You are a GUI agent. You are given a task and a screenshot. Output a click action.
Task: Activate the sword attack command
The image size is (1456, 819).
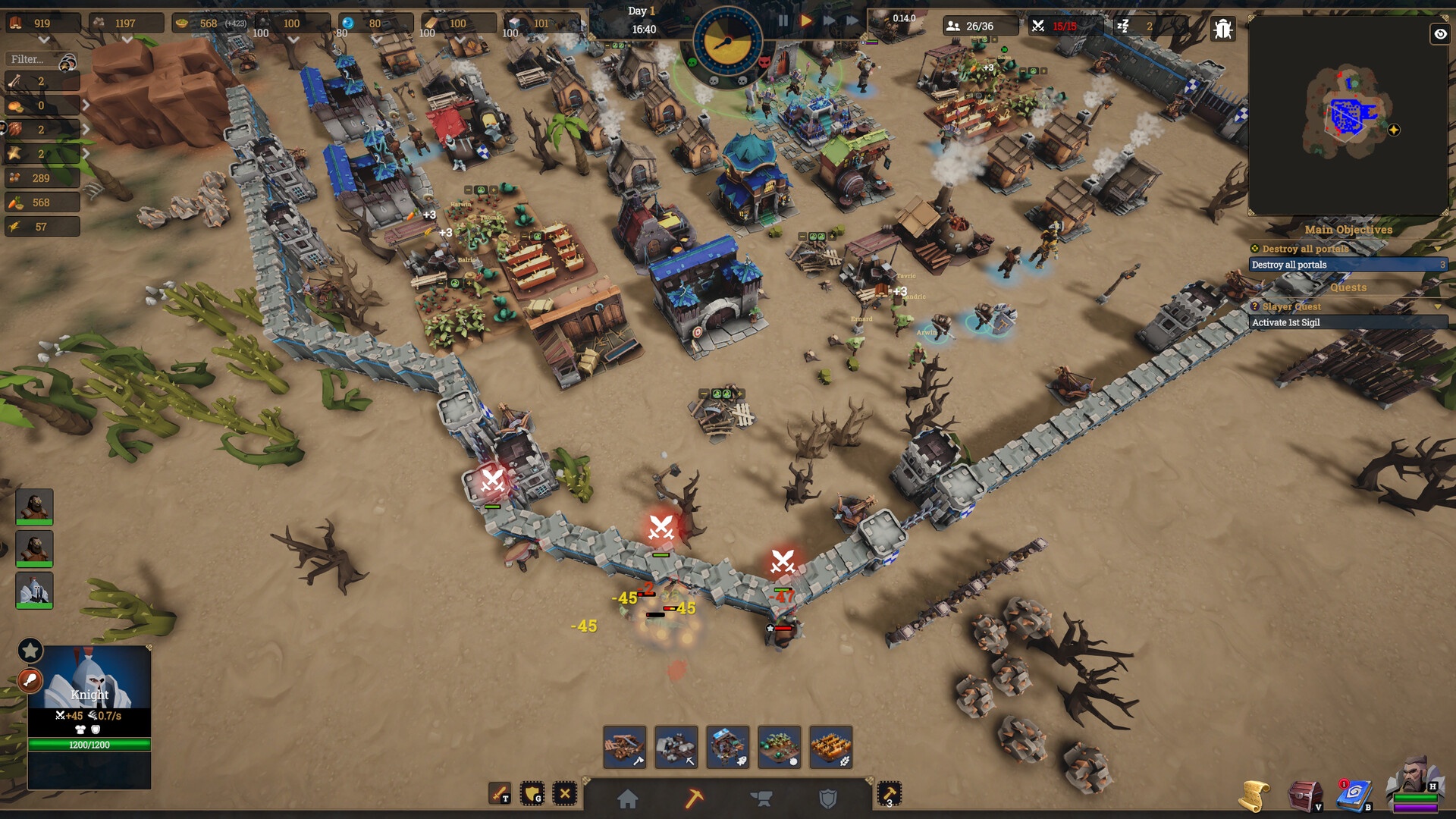500,794
